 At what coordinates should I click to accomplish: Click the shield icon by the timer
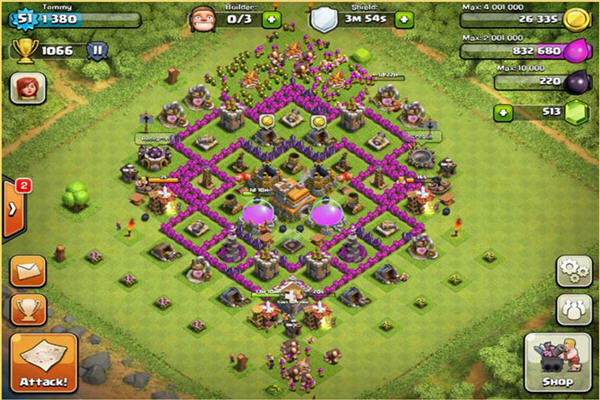[323, 18]
